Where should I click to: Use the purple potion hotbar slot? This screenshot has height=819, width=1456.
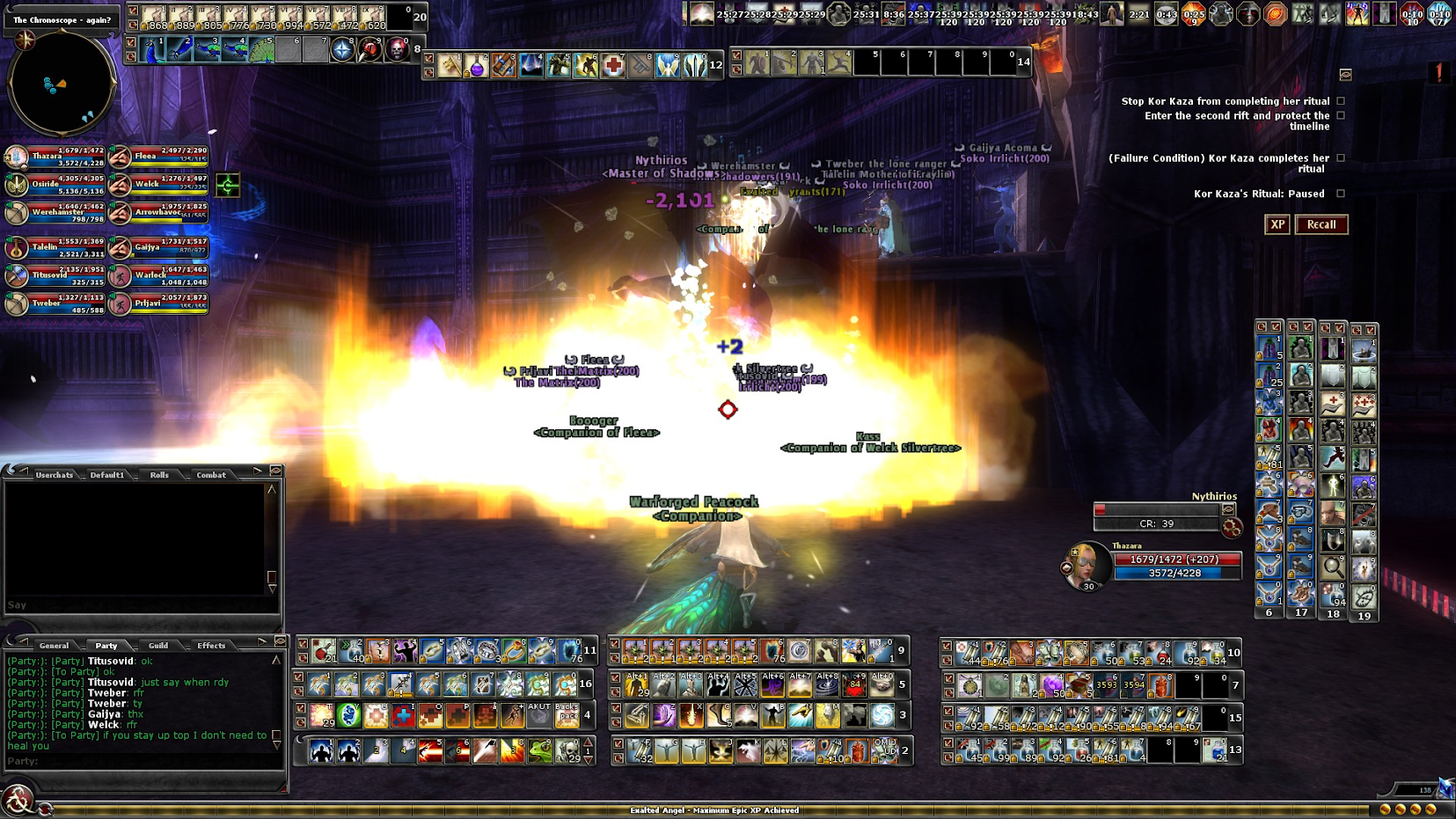(x=477, y=66)
